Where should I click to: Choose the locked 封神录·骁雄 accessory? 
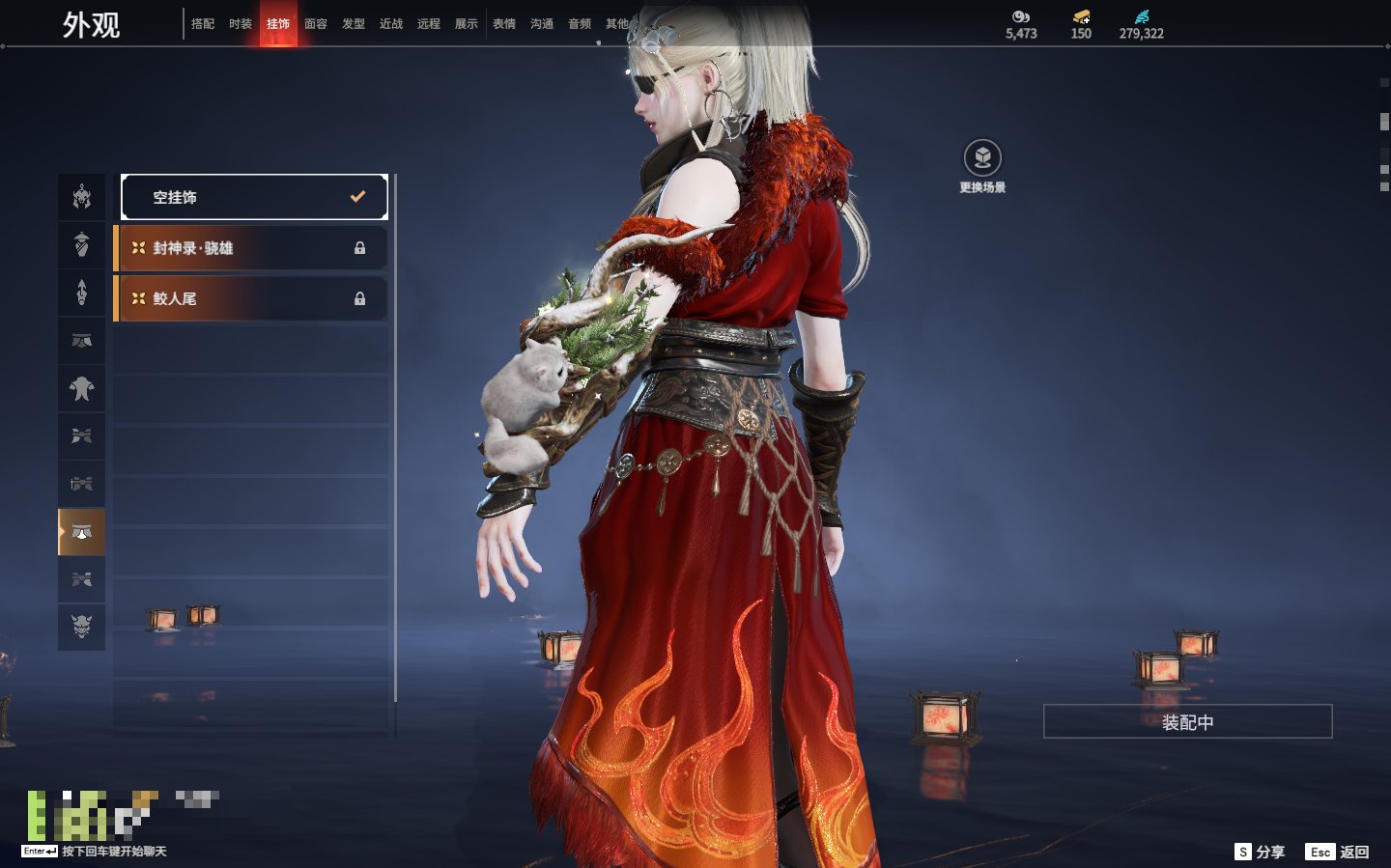tap(251, 248)
